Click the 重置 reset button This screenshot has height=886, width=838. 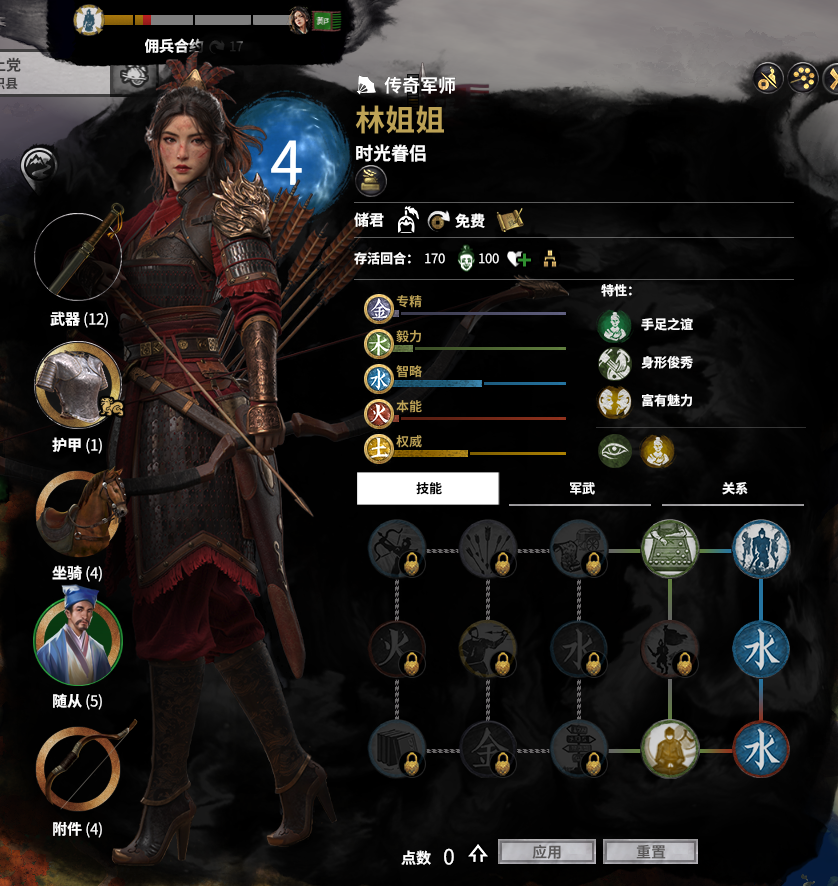click(x=650, y=852)
